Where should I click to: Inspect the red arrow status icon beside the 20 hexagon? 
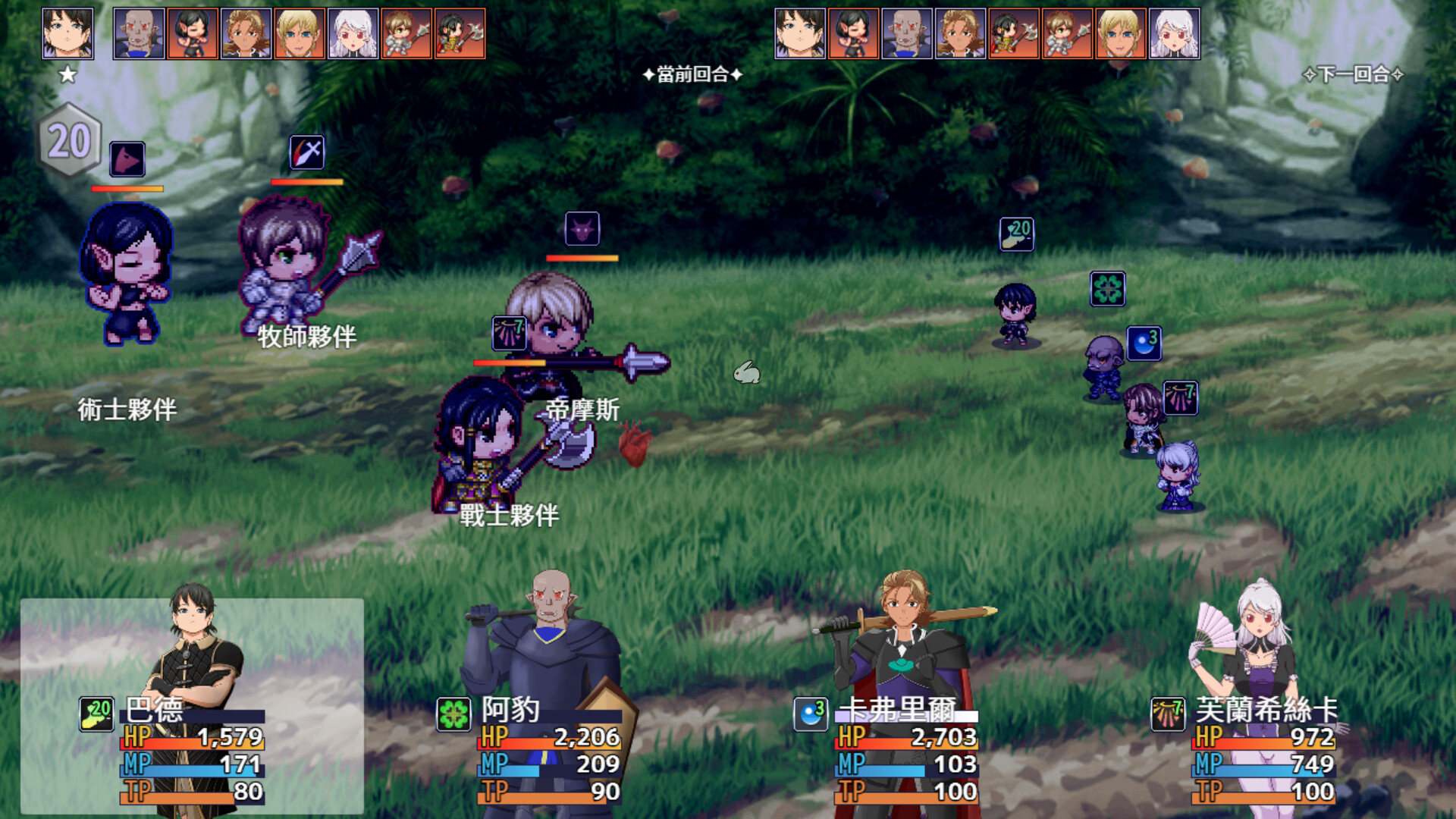click(127, 159)
